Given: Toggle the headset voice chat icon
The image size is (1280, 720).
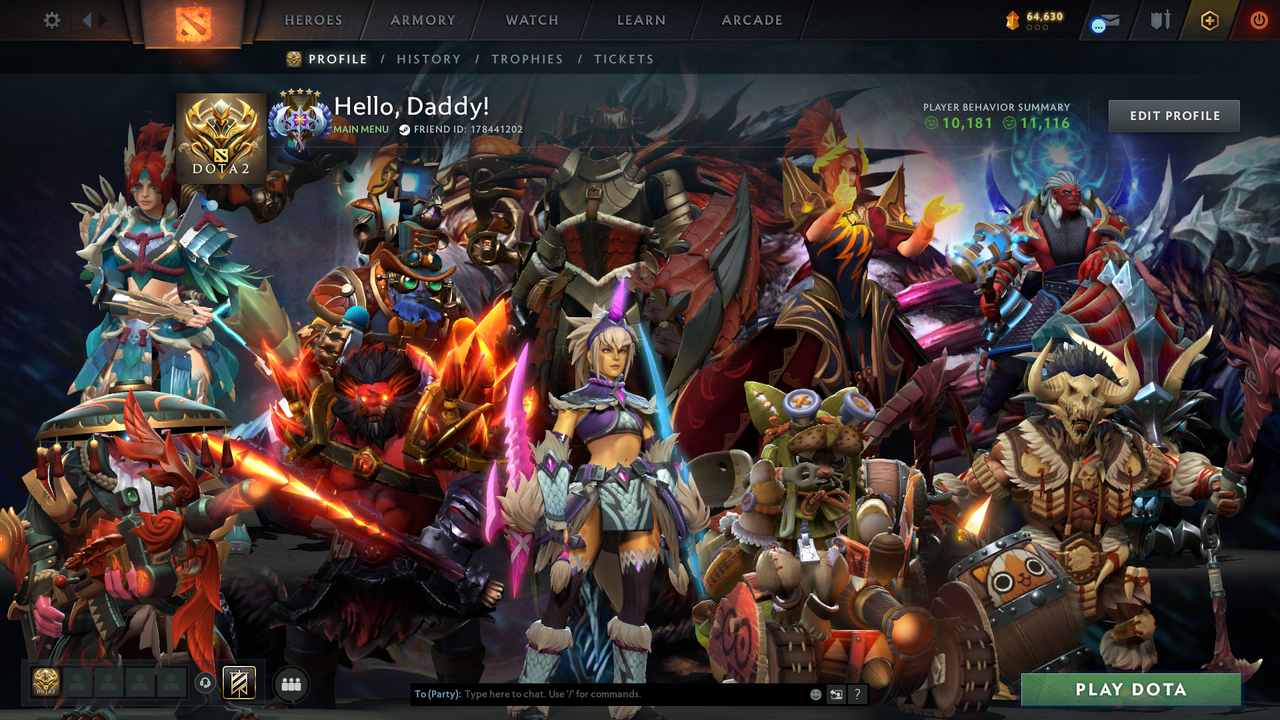Looking at the screenshot, I should 205,682.
